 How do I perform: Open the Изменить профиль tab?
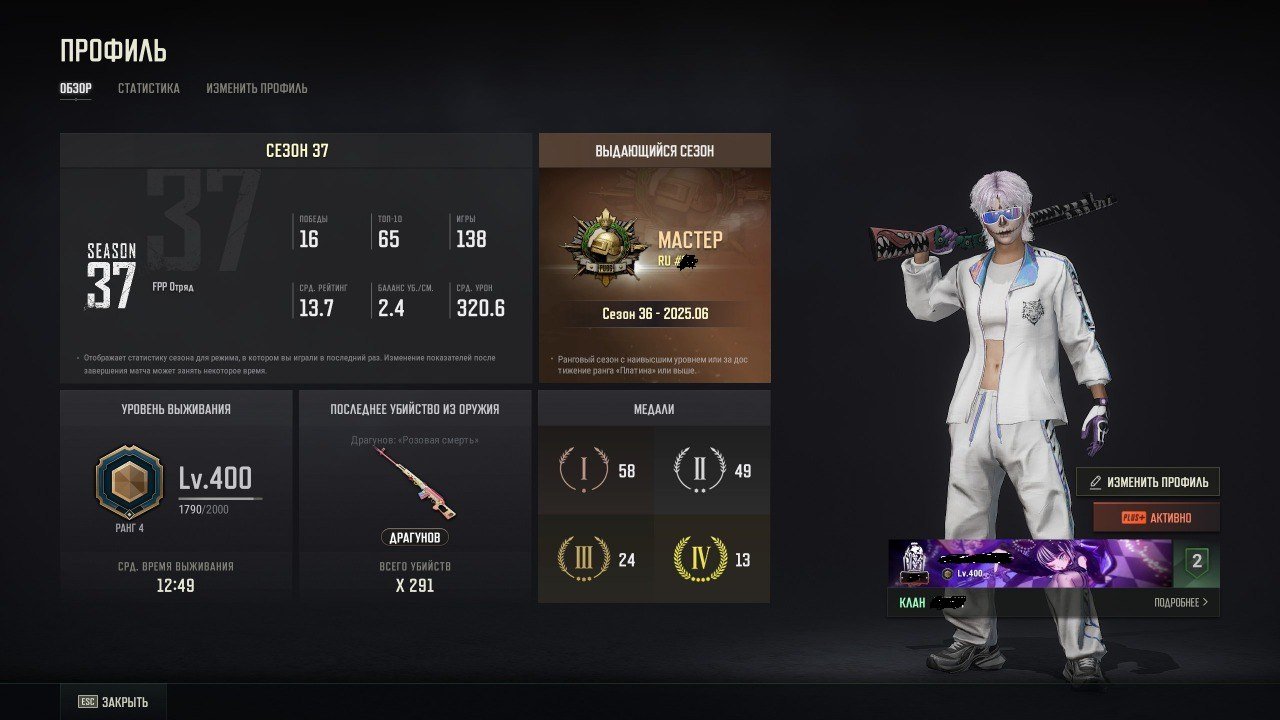257,88
